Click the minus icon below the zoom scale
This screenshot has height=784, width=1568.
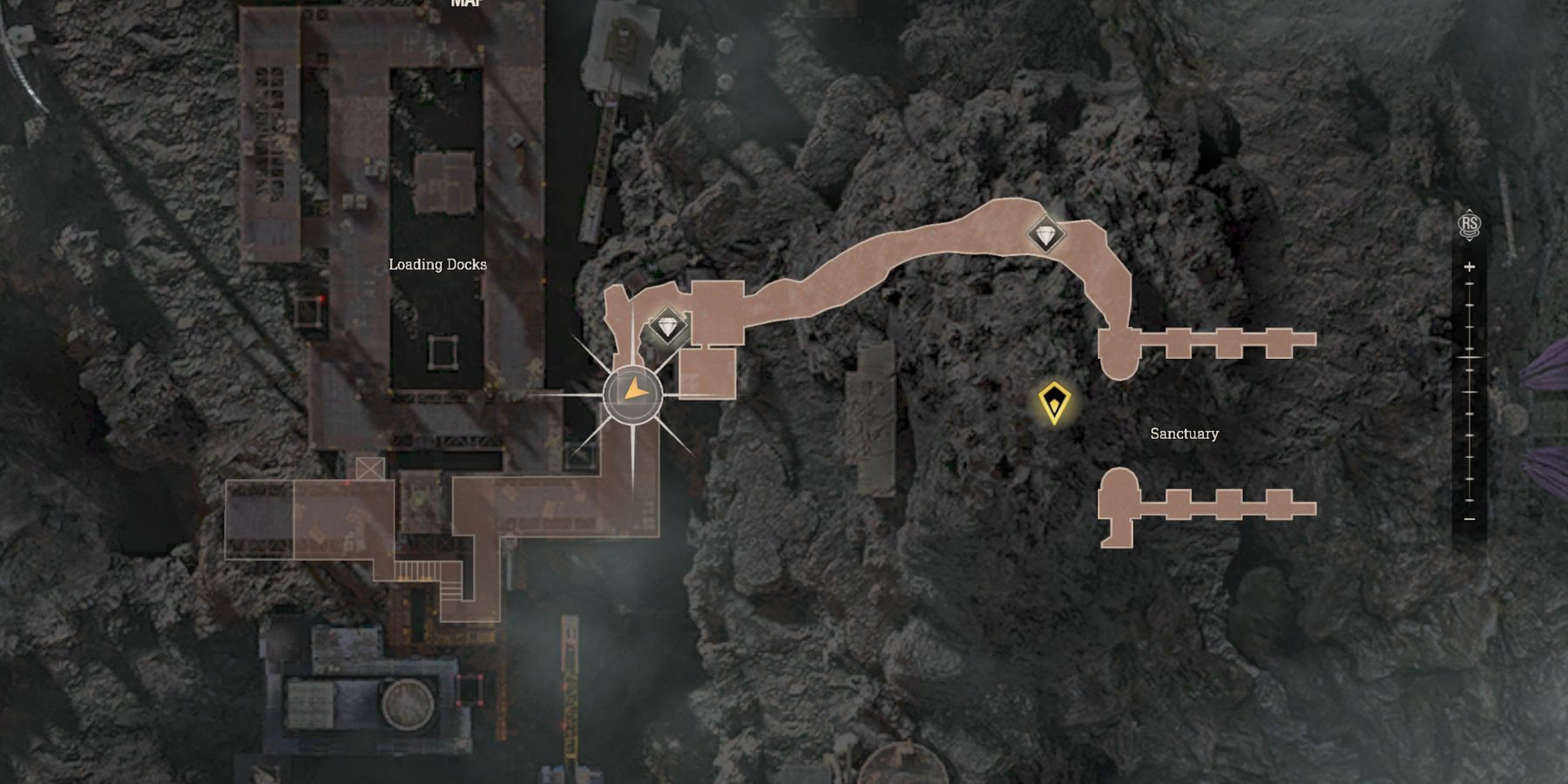pos(1470,519)
